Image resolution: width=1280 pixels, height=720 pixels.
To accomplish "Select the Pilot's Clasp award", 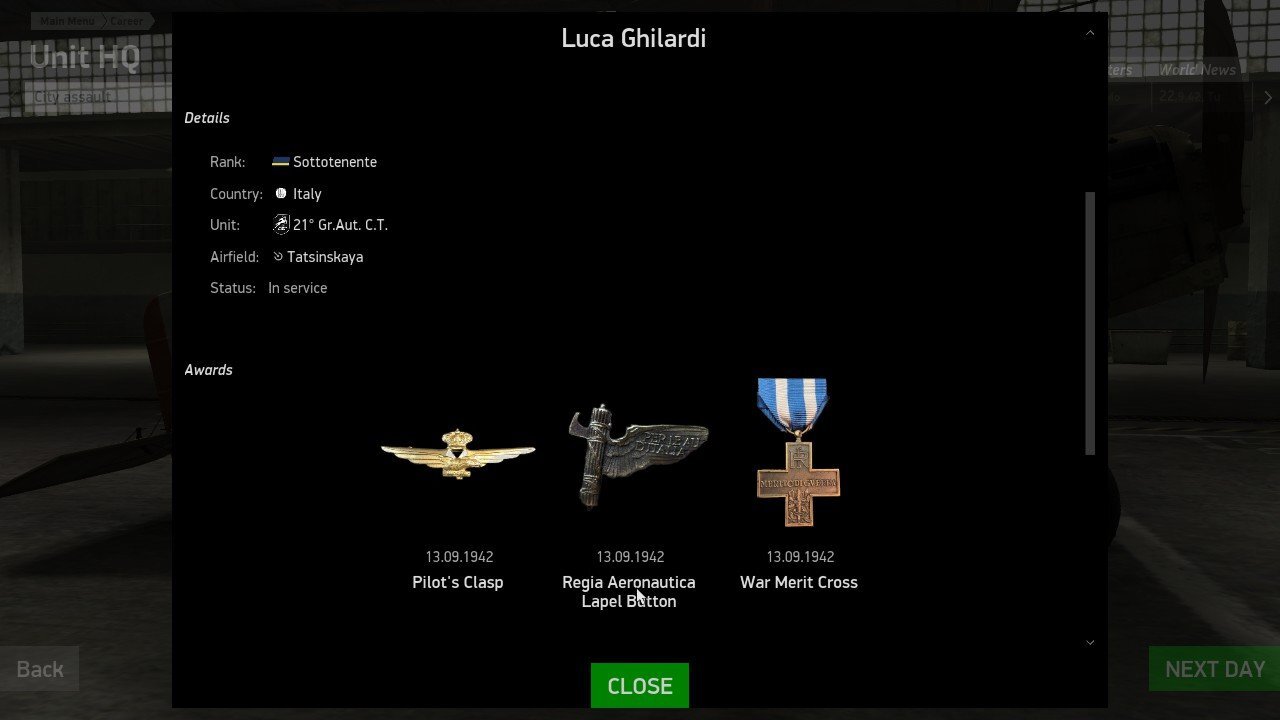I will tap(457, 455).
